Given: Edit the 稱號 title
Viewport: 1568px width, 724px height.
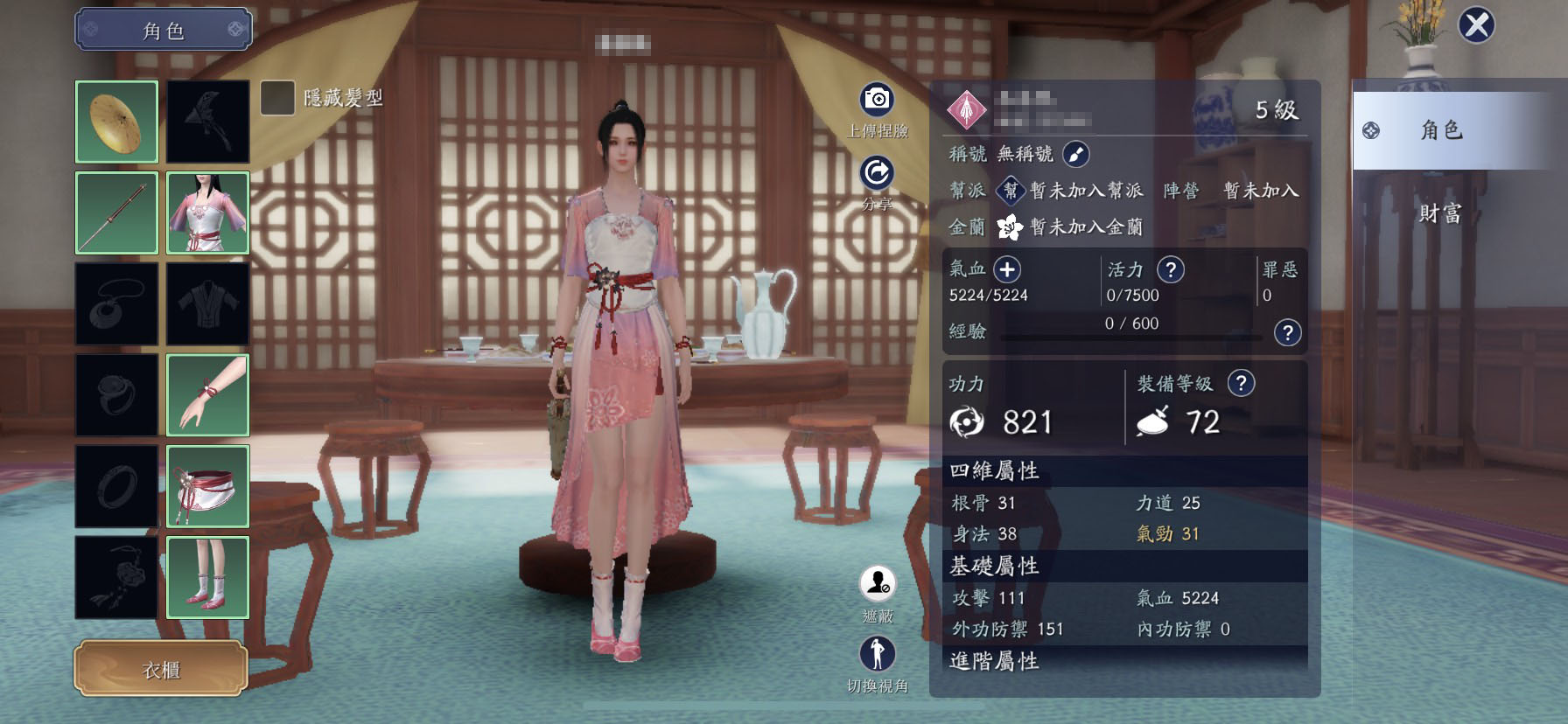Looking at the screenshot, I should 1076,155.
